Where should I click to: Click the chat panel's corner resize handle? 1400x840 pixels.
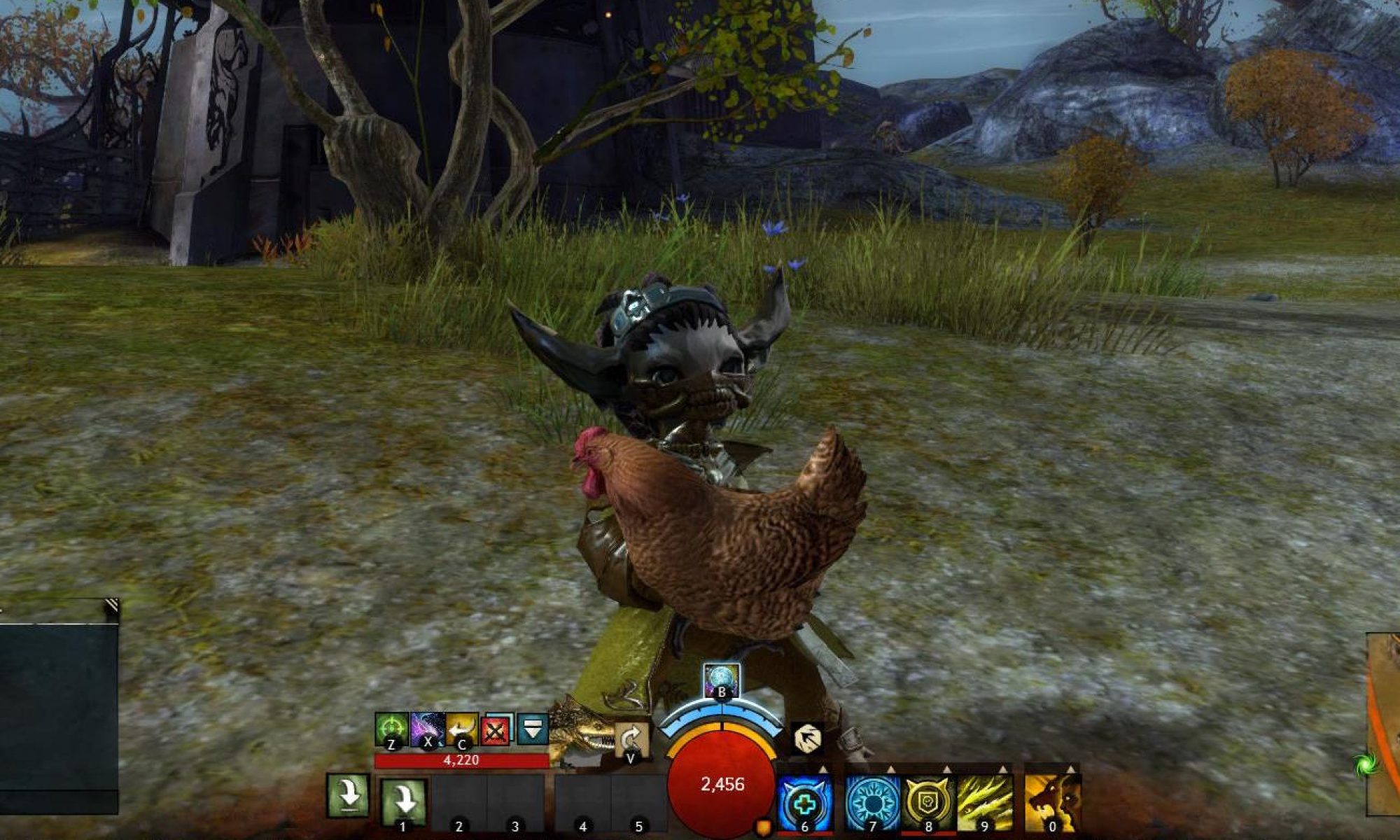pos(111,607)
